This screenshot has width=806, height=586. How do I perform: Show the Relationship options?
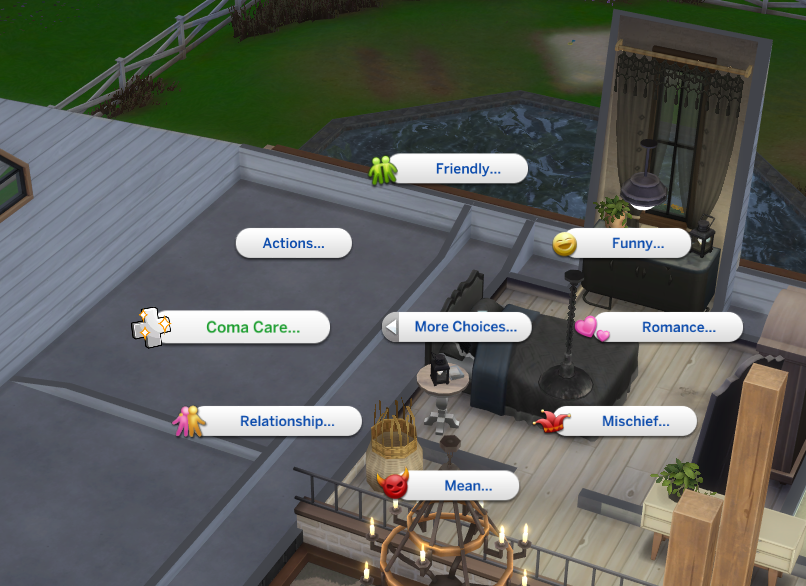click(286, 421)
